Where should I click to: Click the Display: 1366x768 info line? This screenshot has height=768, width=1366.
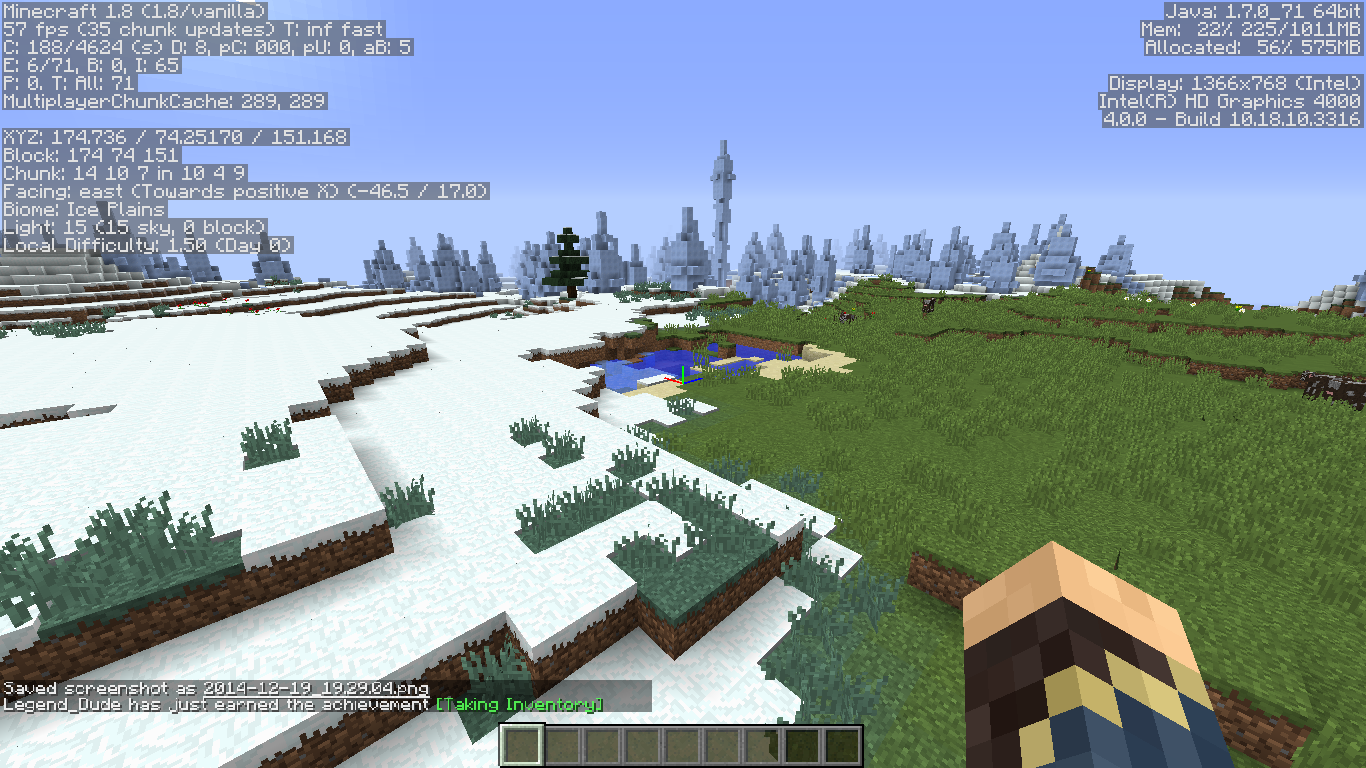click(1235, 83)
